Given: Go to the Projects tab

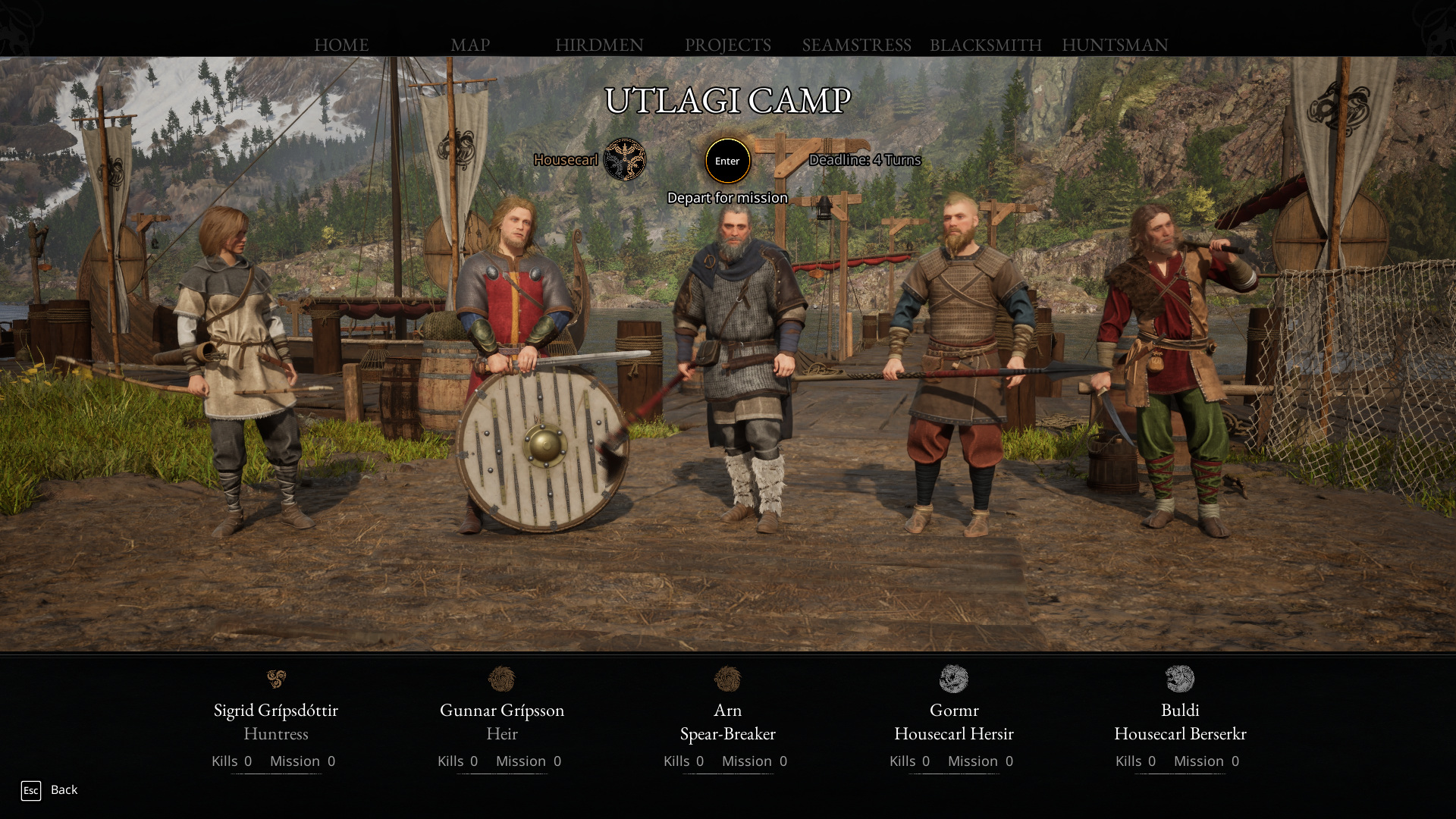Looking at the screenshot, I should click(727, 45).
